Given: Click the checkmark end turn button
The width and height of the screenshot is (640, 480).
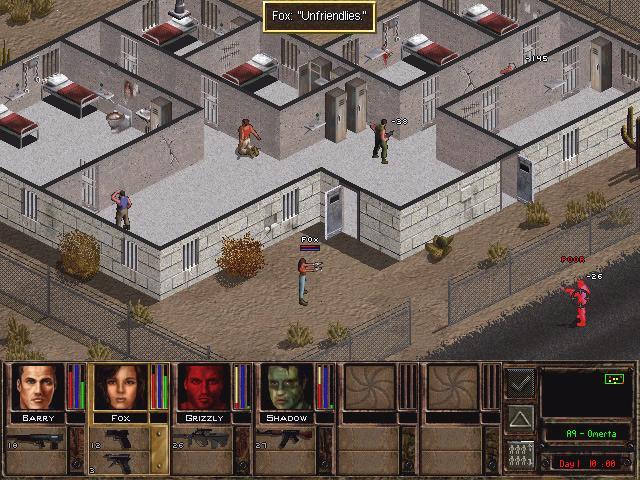Looking at the screenshot, I should (519, 381).
